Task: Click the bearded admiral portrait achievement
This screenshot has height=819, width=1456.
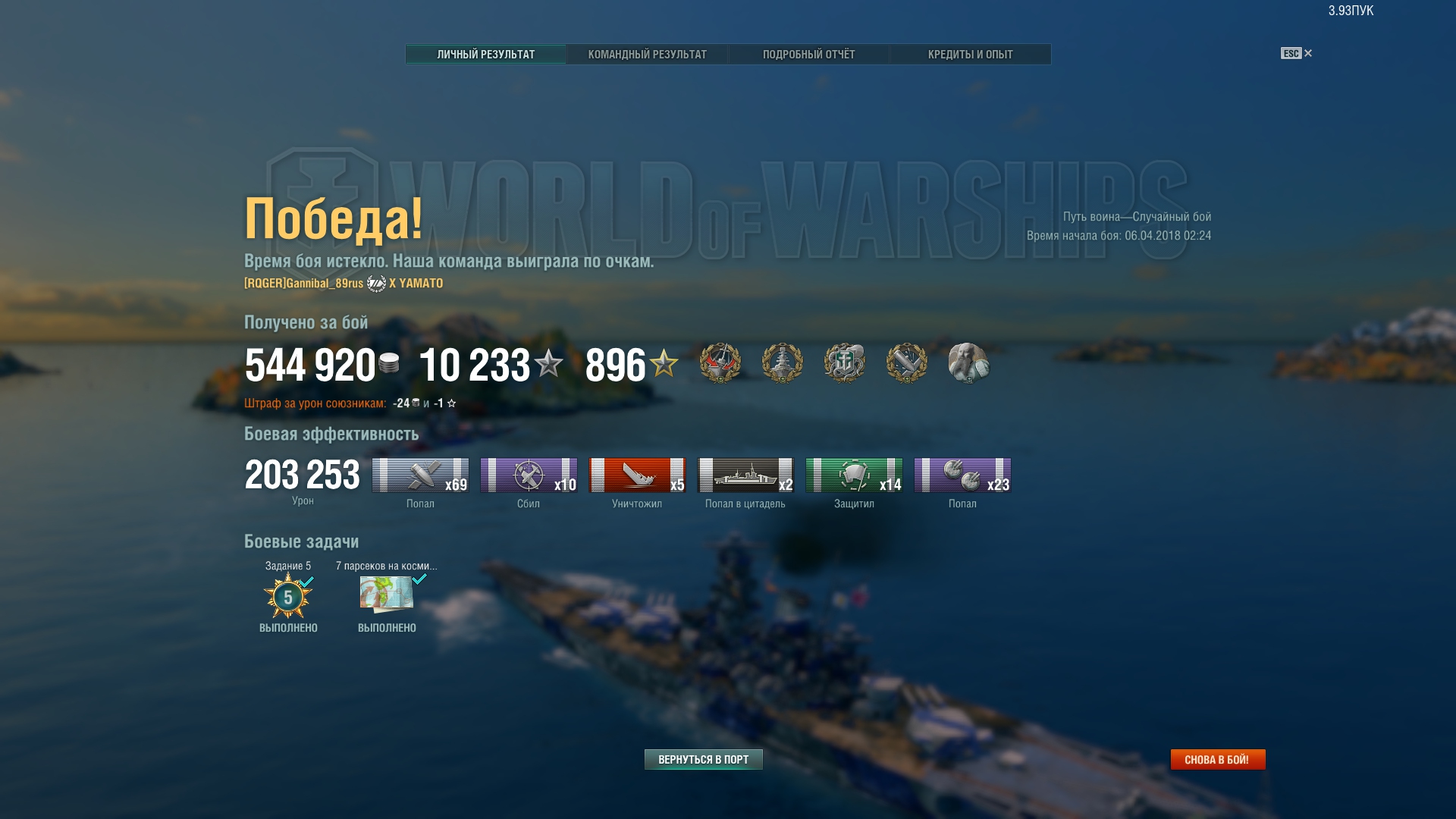Action: click(968, 363)
